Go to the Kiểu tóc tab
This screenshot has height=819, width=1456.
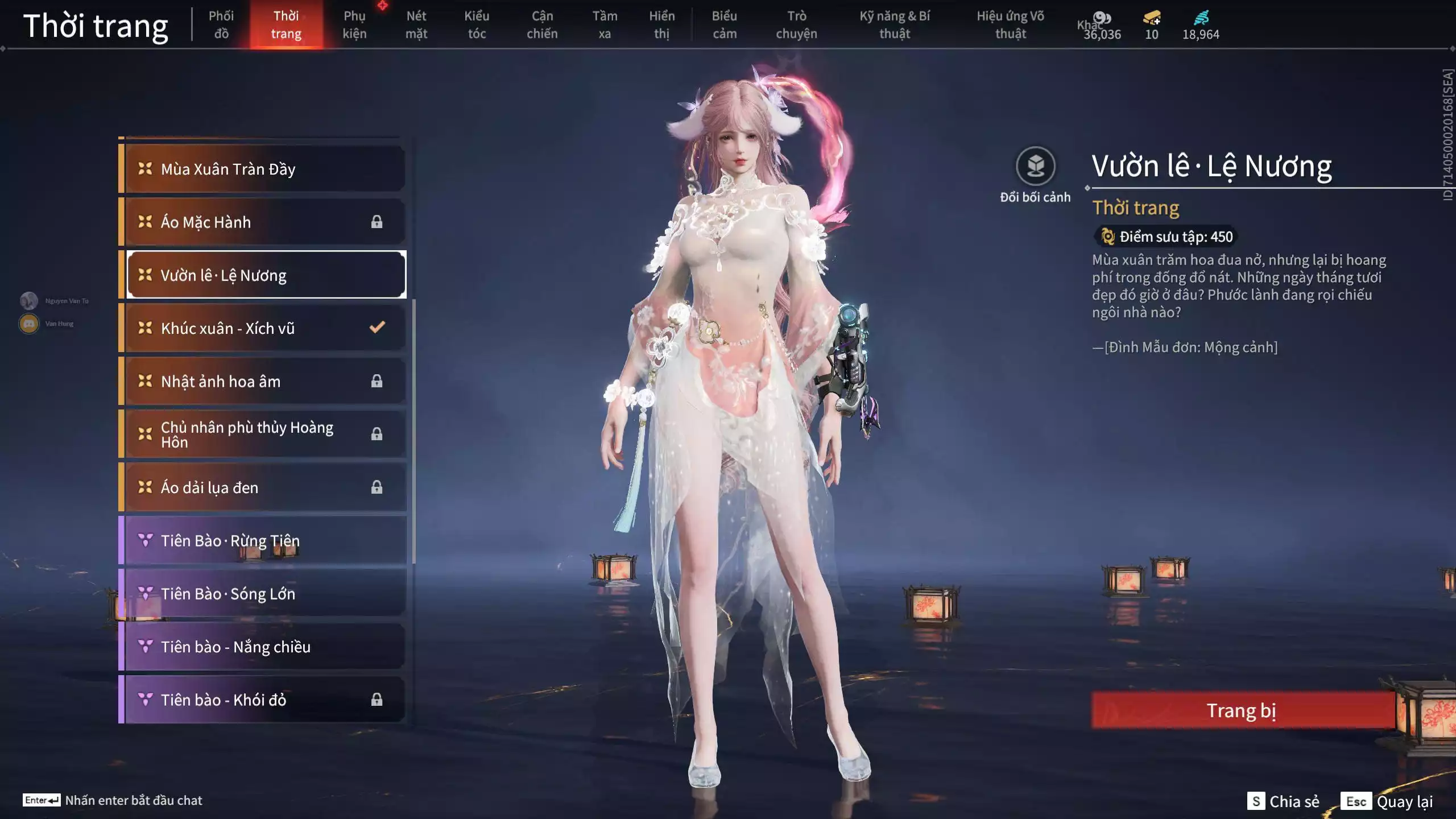click(x=477, y=25)
